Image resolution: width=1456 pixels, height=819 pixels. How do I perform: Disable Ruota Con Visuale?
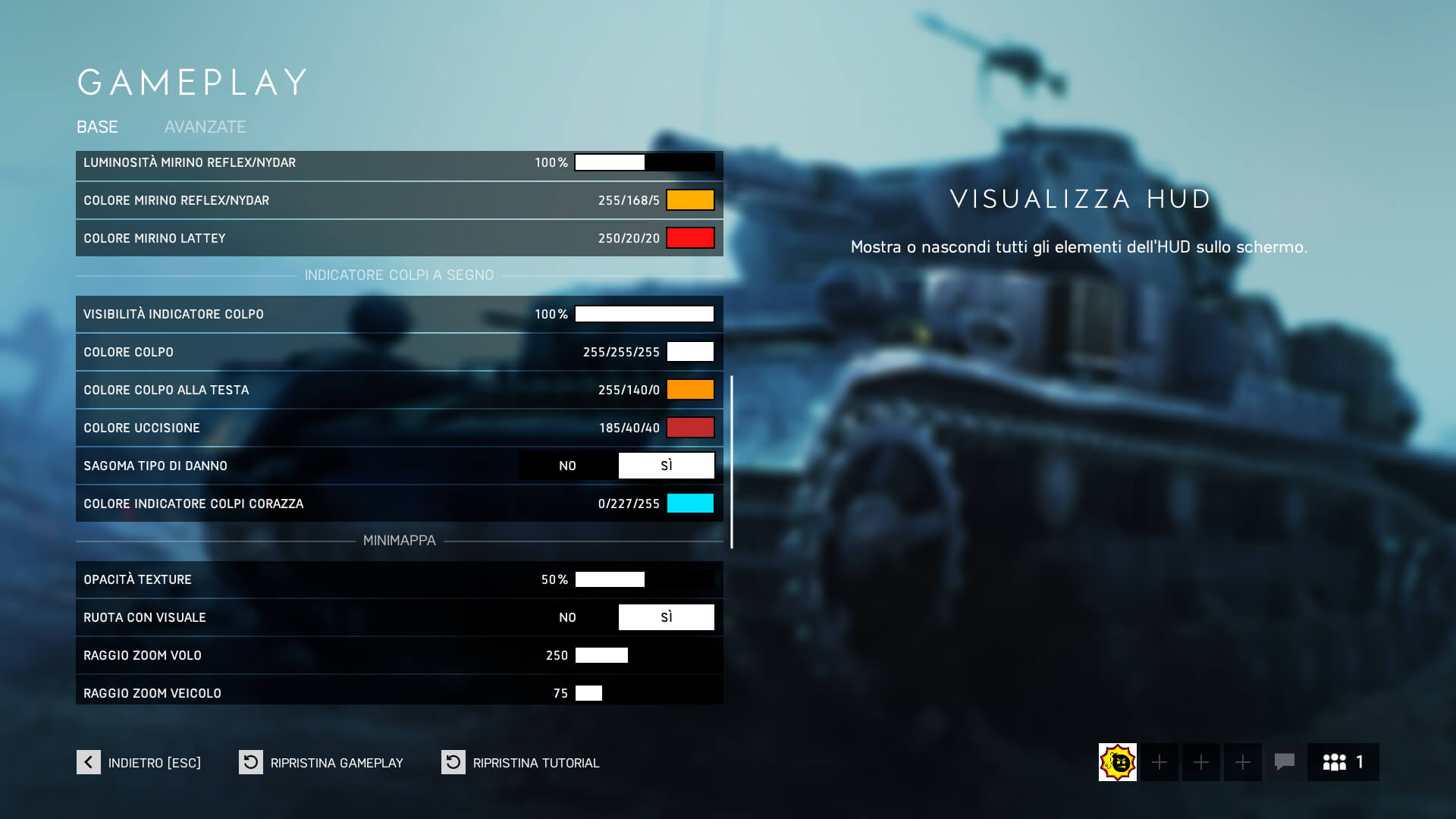click(x=567, y=617)
